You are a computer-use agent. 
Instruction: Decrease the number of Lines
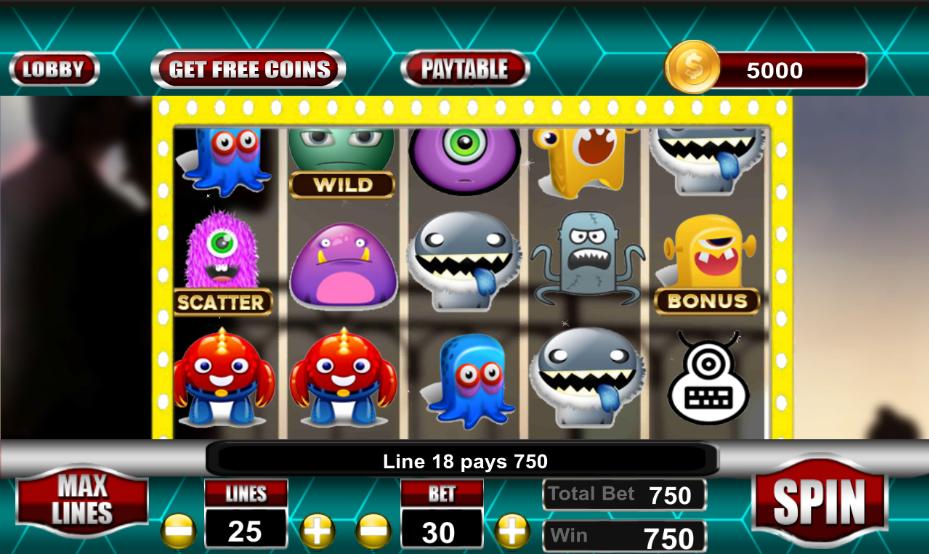pos(178,529)
